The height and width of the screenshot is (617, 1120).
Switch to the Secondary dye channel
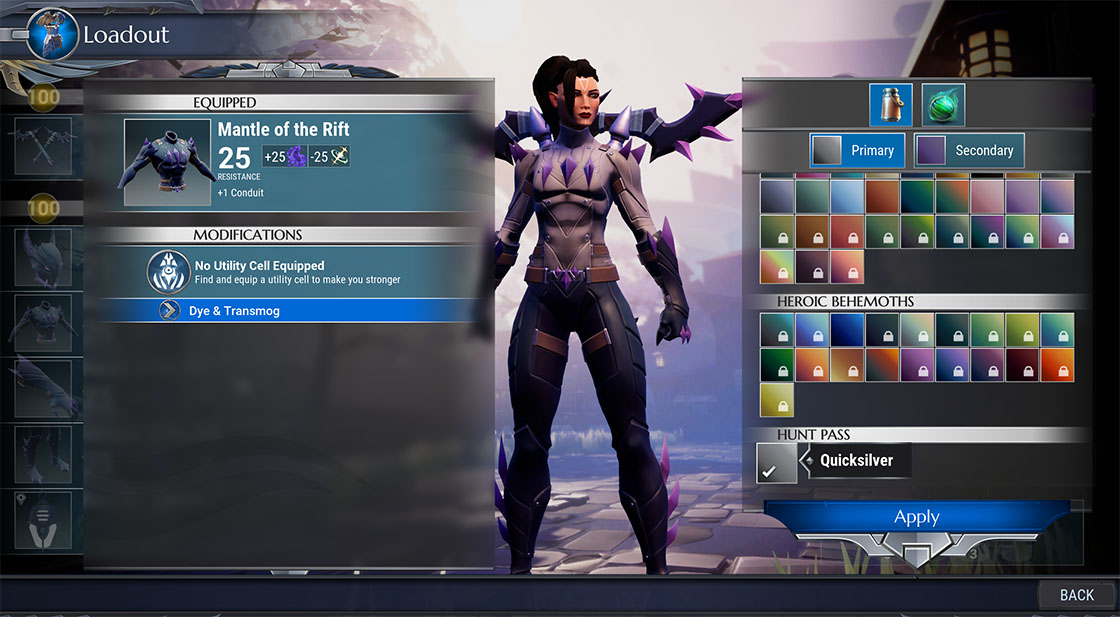tap(969, 150)
